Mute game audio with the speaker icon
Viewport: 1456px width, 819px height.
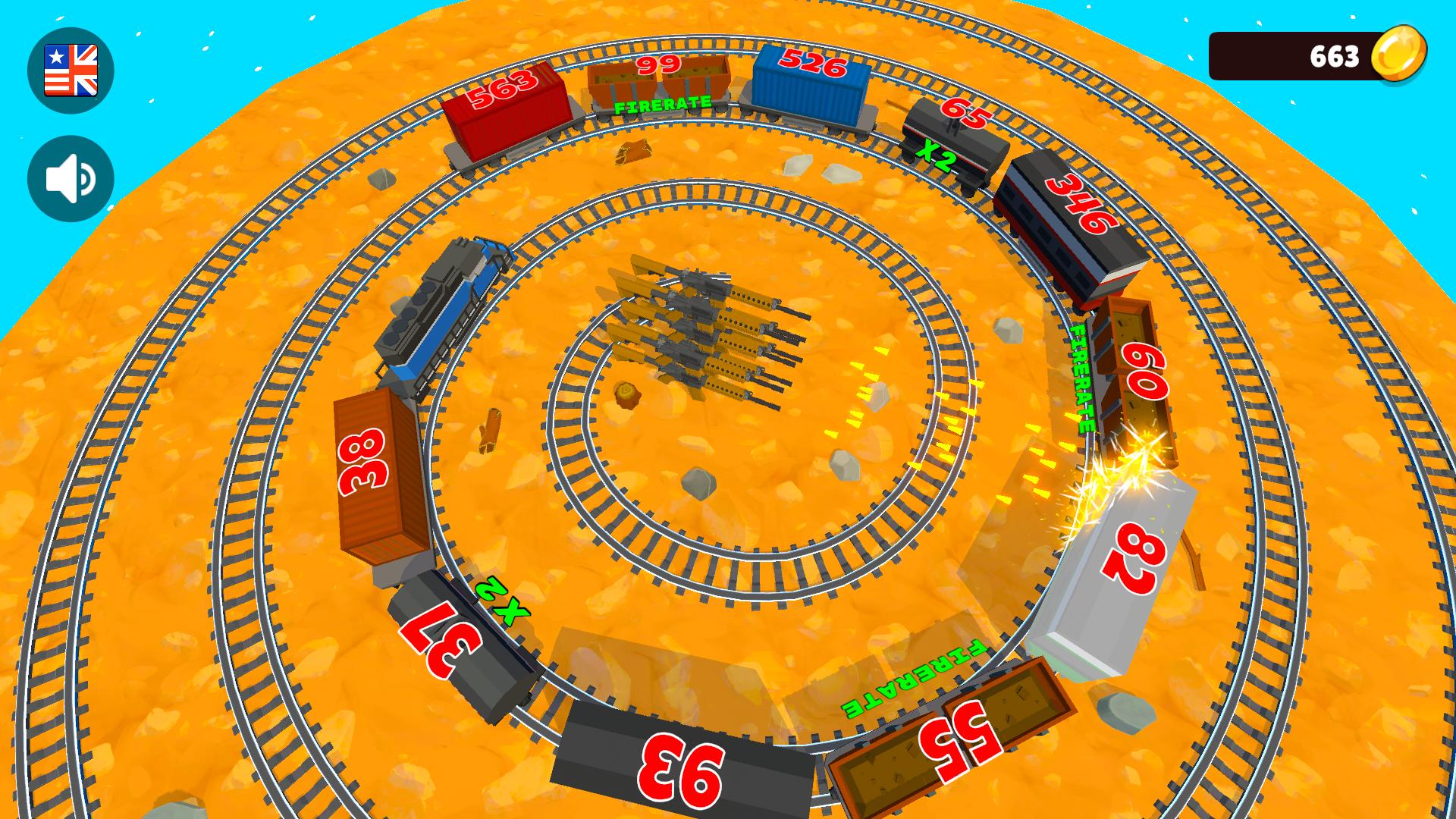71,176
